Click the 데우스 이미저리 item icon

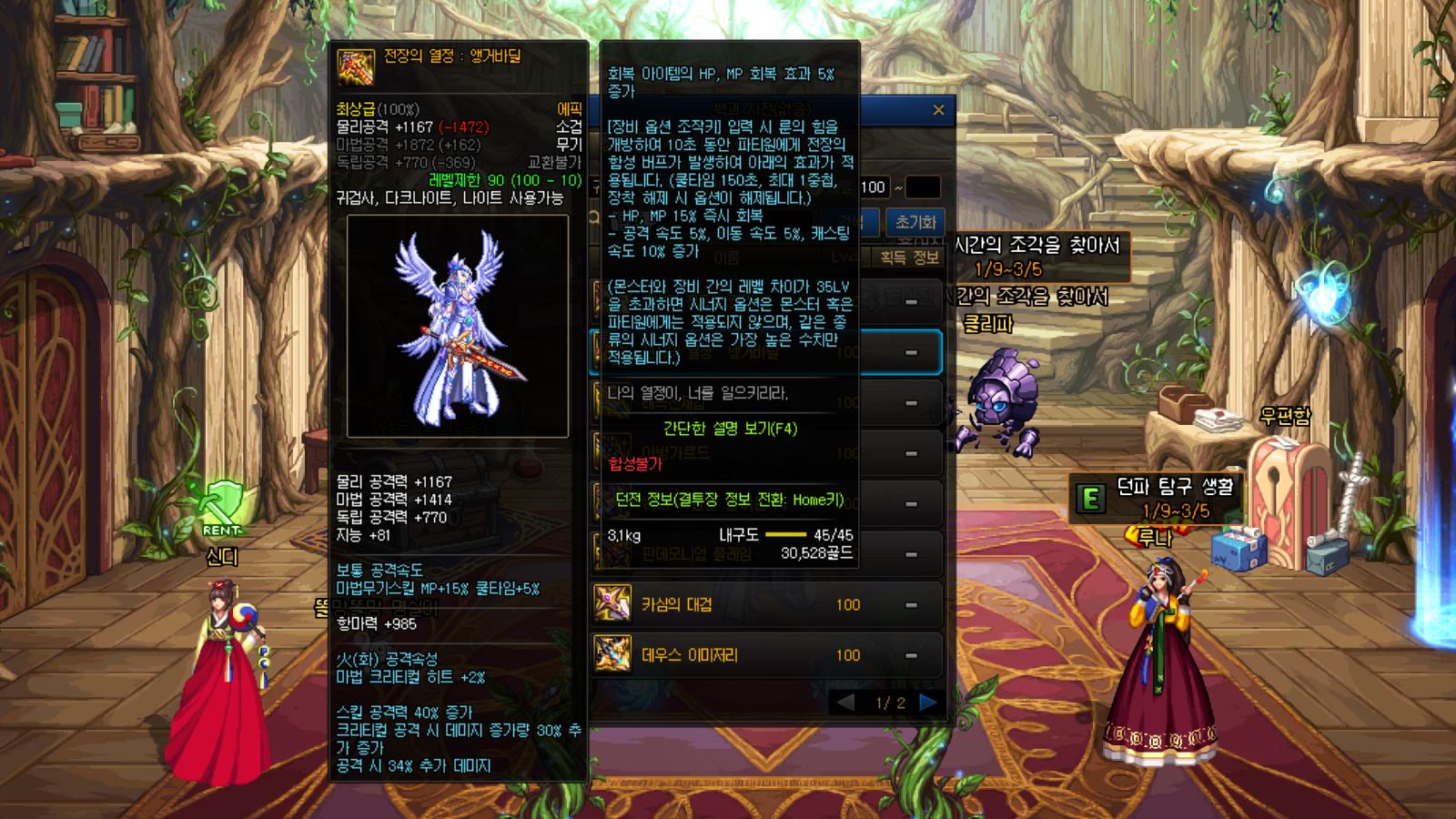point(612,654)
